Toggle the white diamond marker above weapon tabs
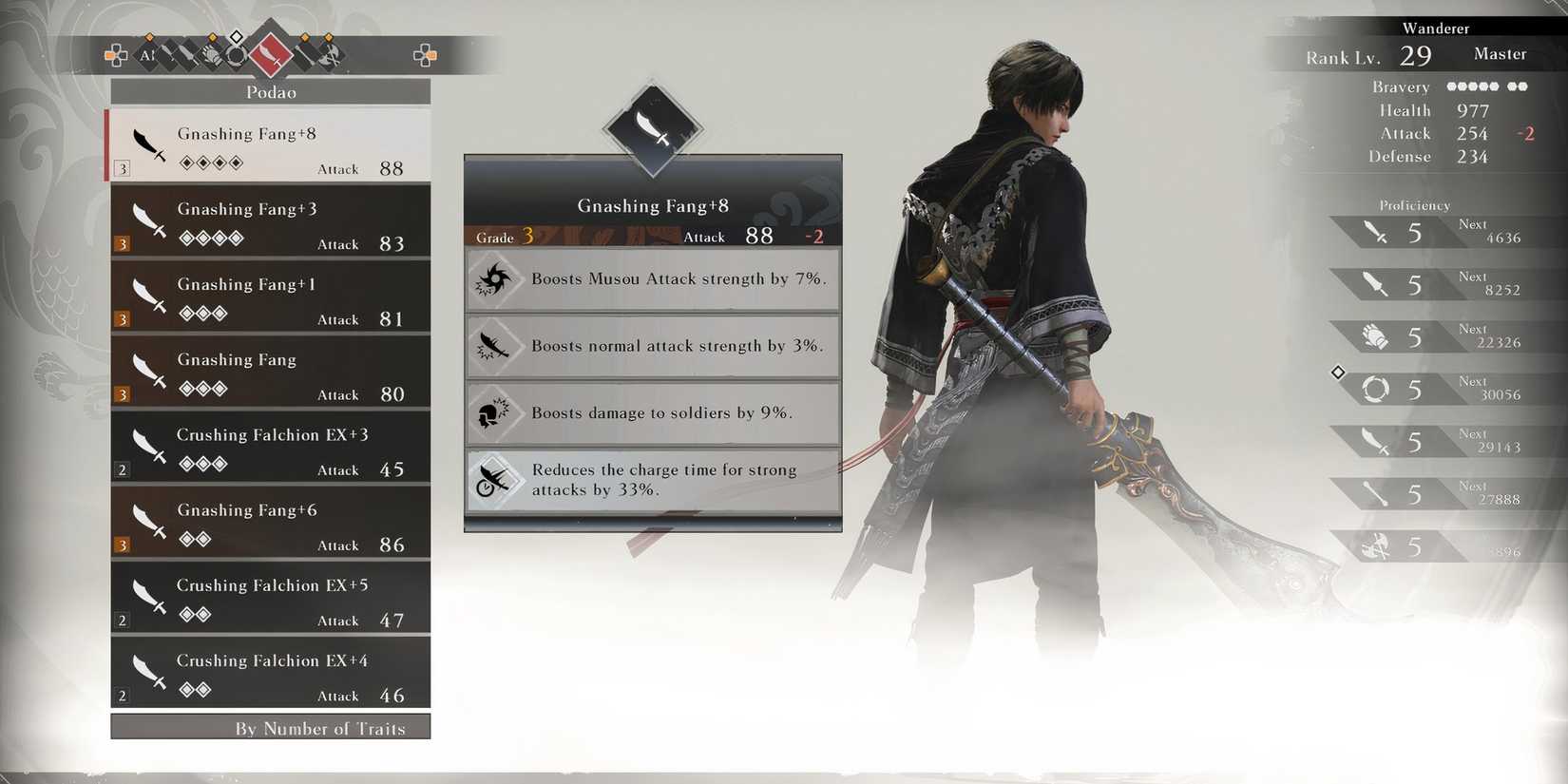This screenshot has width=1568, height=784. click(x=237, y=38)
